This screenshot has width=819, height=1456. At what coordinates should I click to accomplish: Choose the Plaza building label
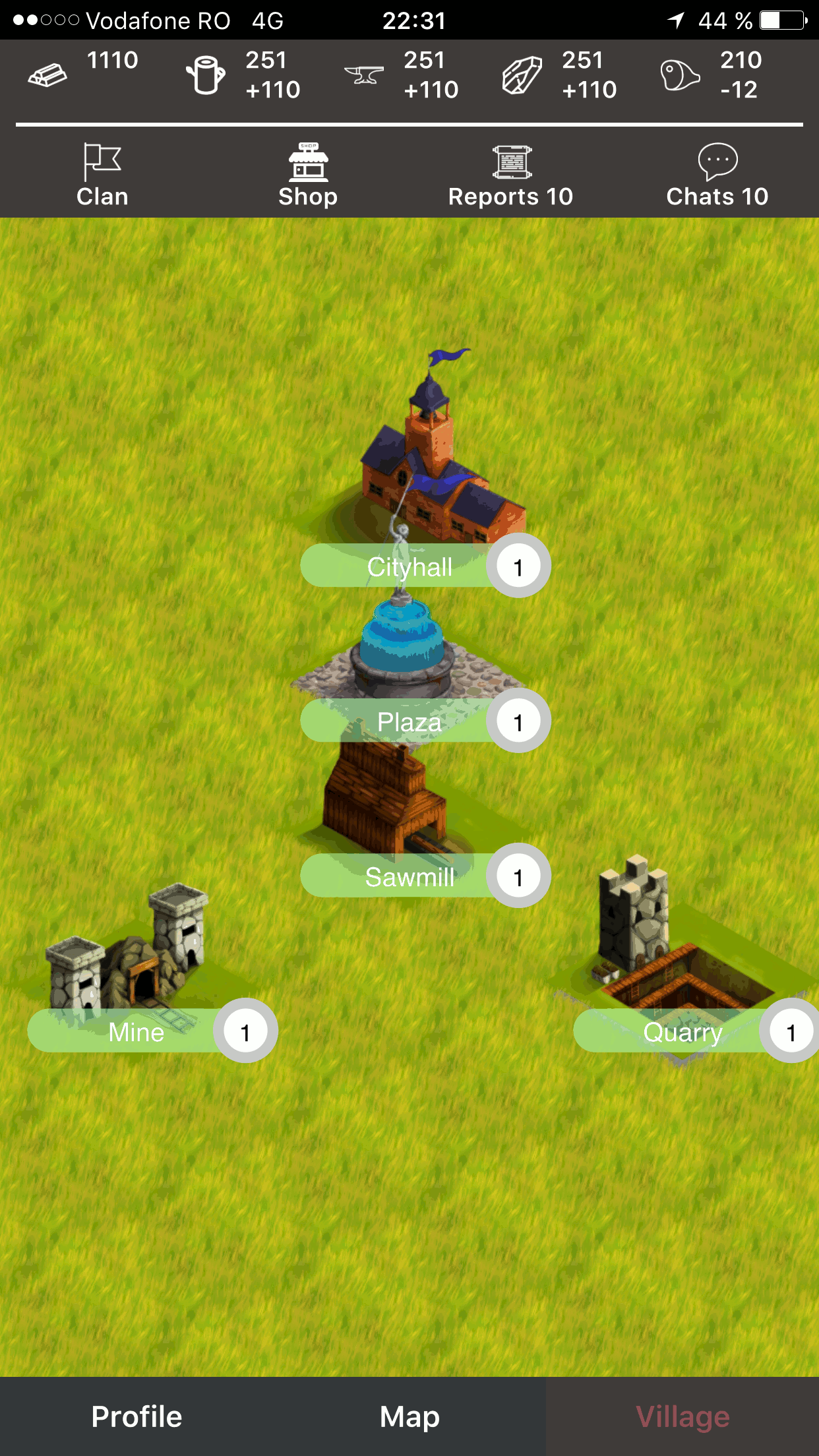[x=409, y=721]
